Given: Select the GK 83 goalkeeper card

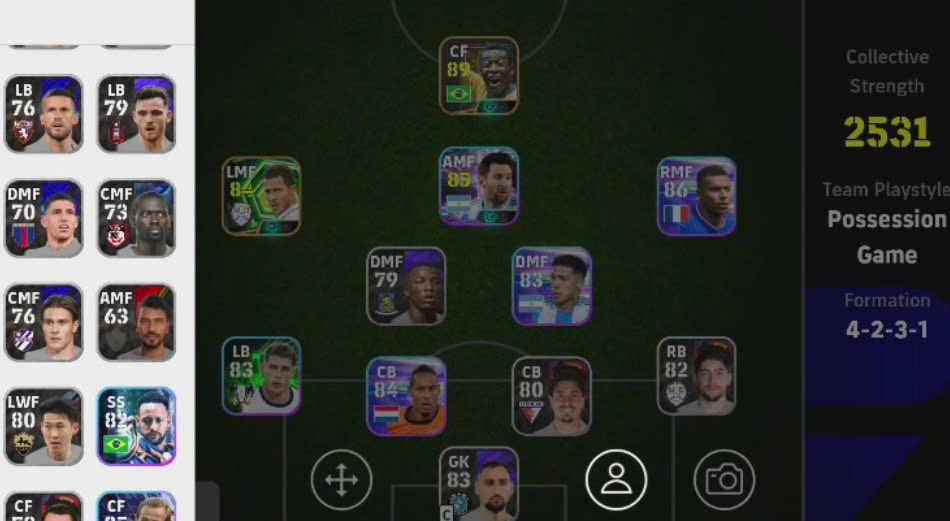Looking at the screenshot, I should click(x=479, y=484).
